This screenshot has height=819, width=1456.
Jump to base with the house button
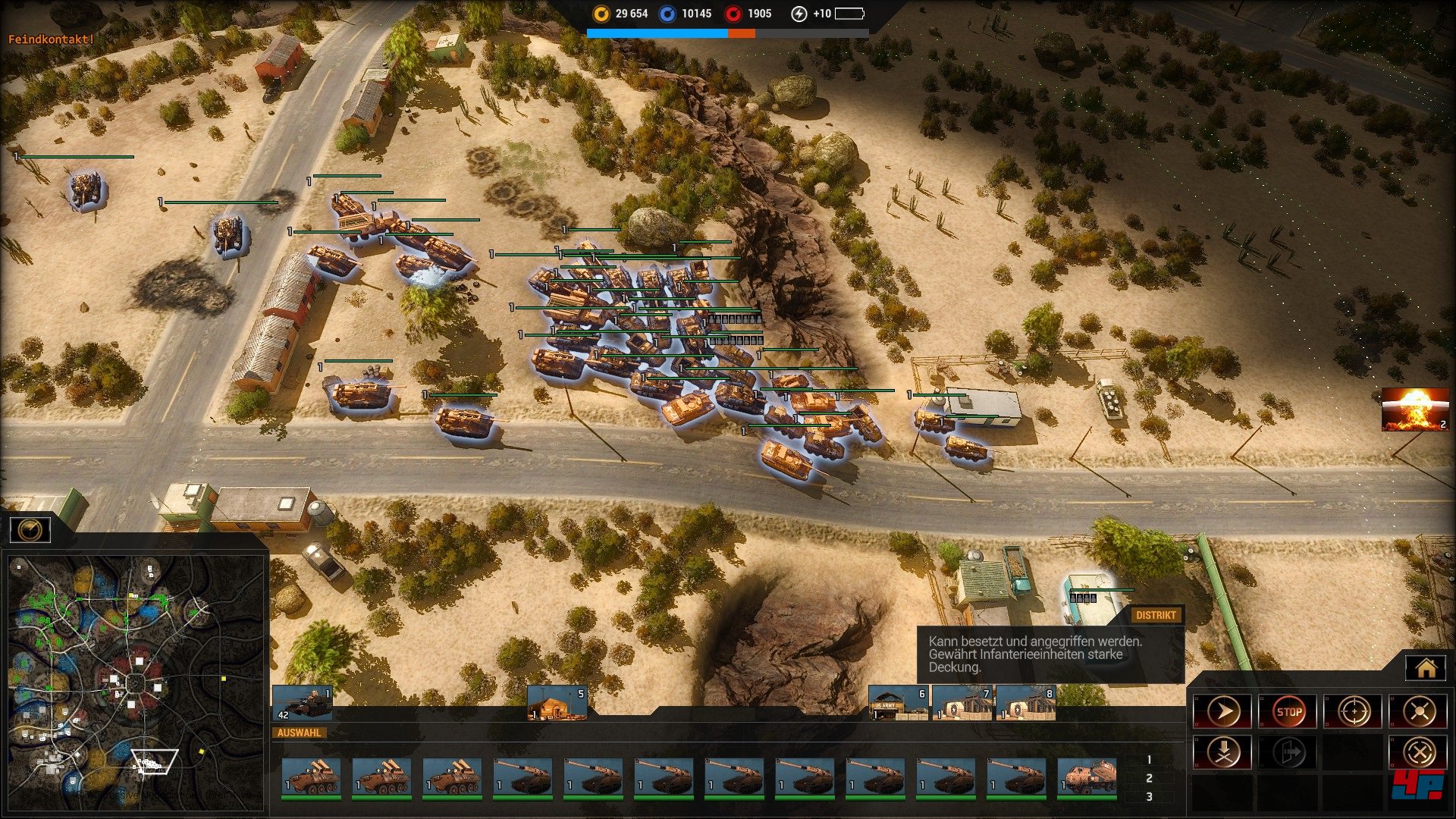pos(1426,668)
